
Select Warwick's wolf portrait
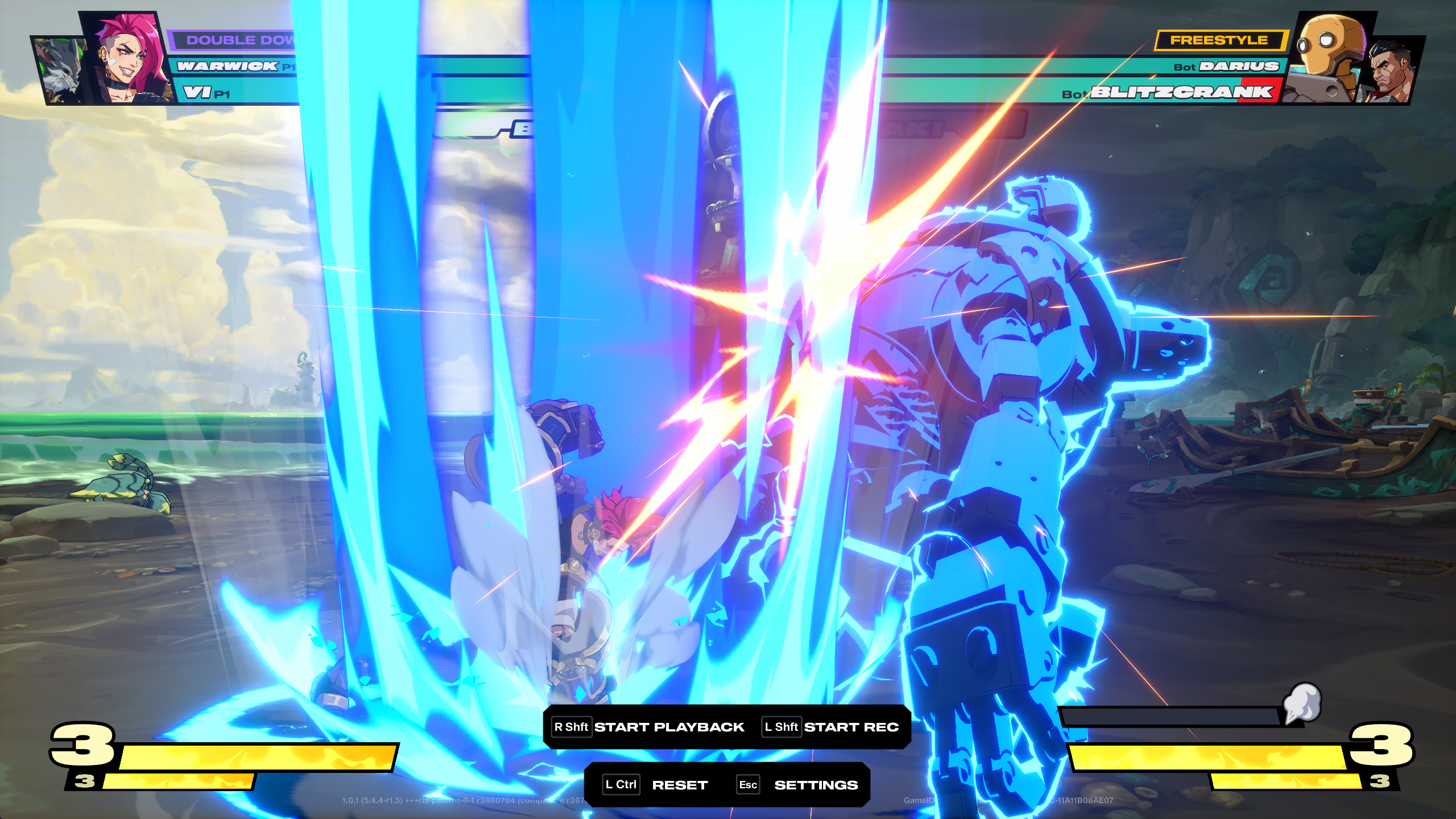pos(60,71)
